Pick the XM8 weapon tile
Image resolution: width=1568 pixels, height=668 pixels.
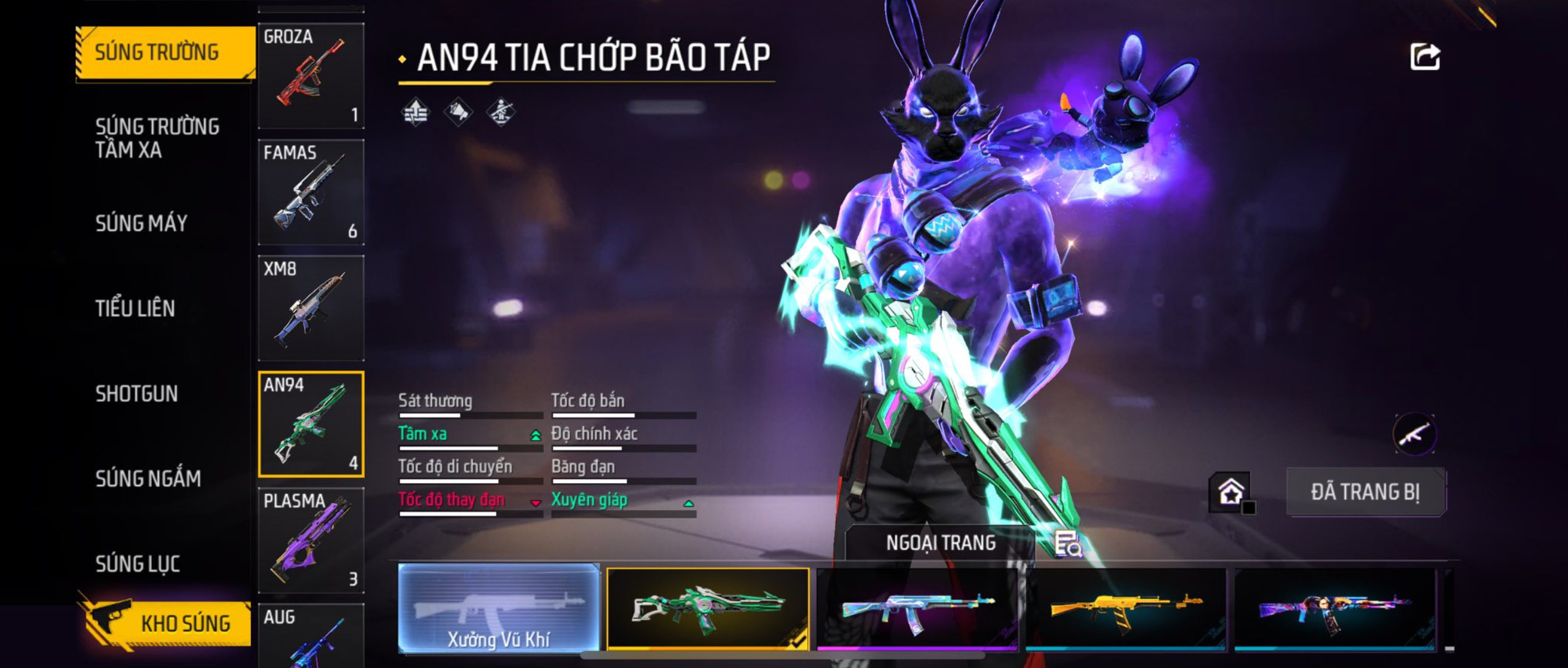pos(311,308)
